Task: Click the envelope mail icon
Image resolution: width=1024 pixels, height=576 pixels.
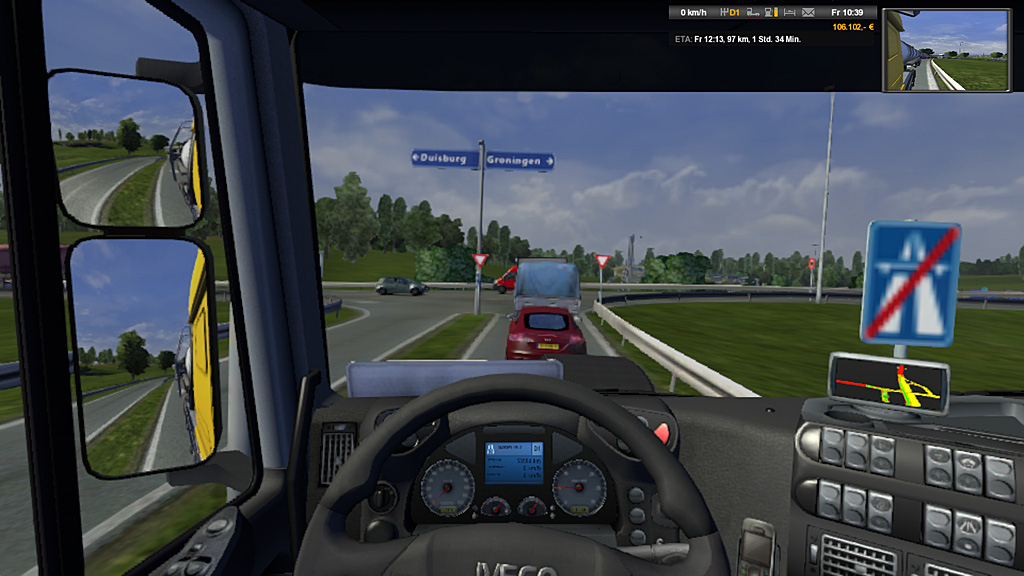Action: coord(809,12)
